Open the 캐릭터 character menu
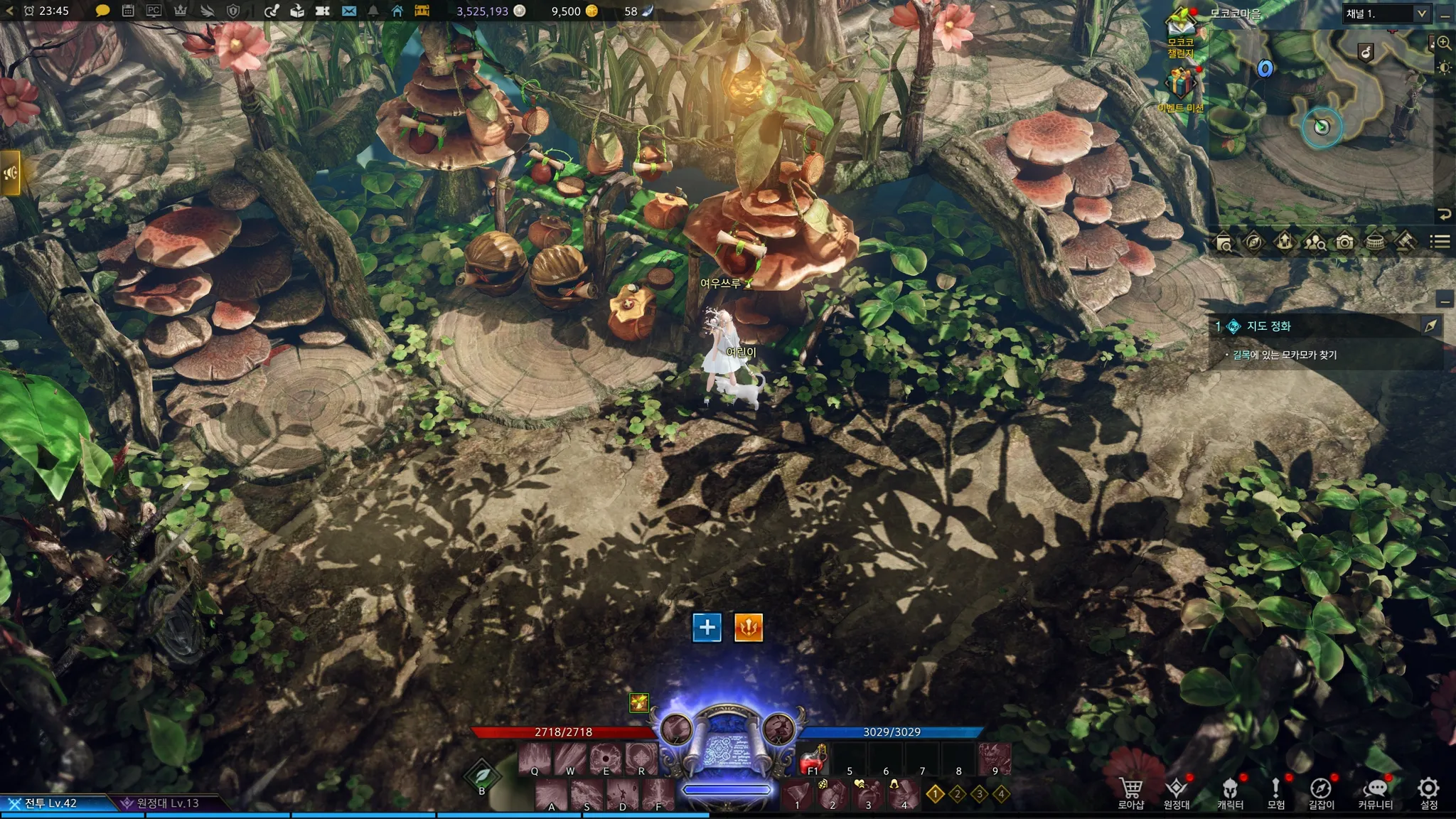1456x819 pixels. 1230,792
